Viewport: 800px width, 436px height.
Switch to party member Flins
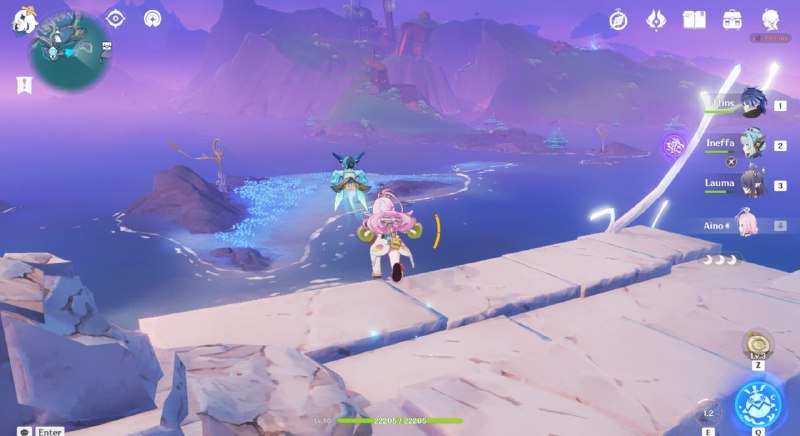click(751, 104)
